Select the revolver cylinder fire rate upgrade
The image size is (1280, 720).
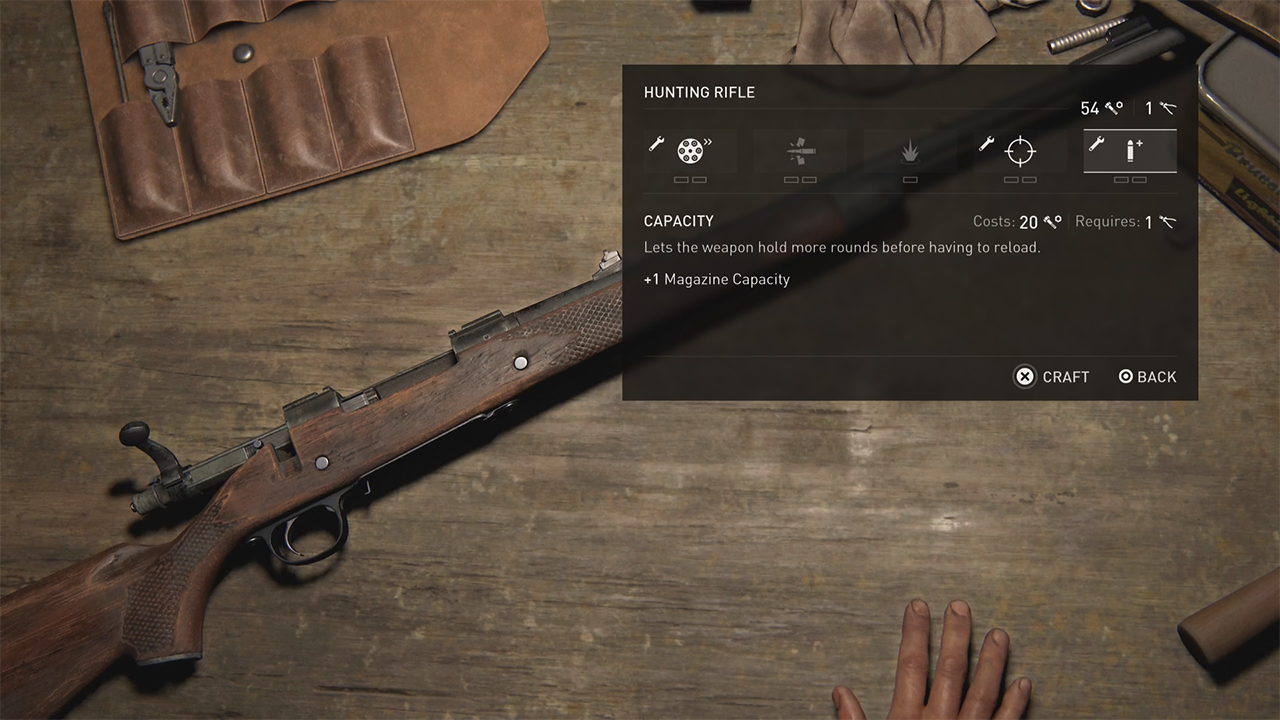690,151
